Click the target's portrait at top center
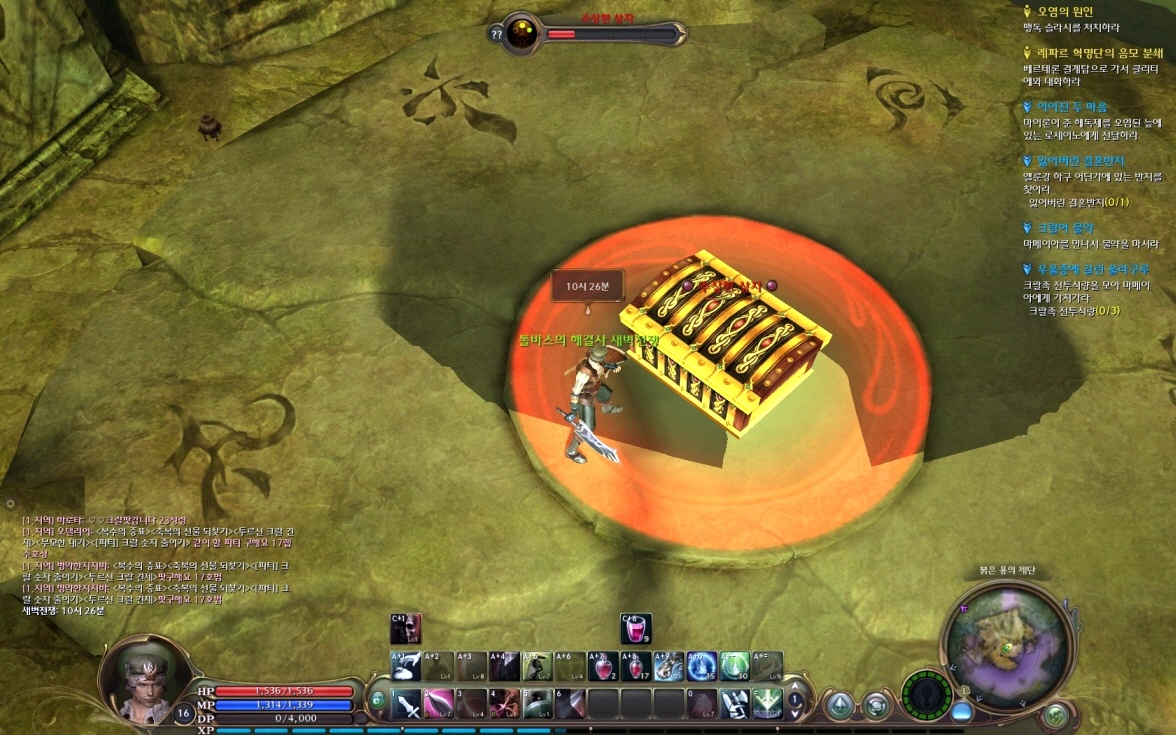 coord(521,33)
